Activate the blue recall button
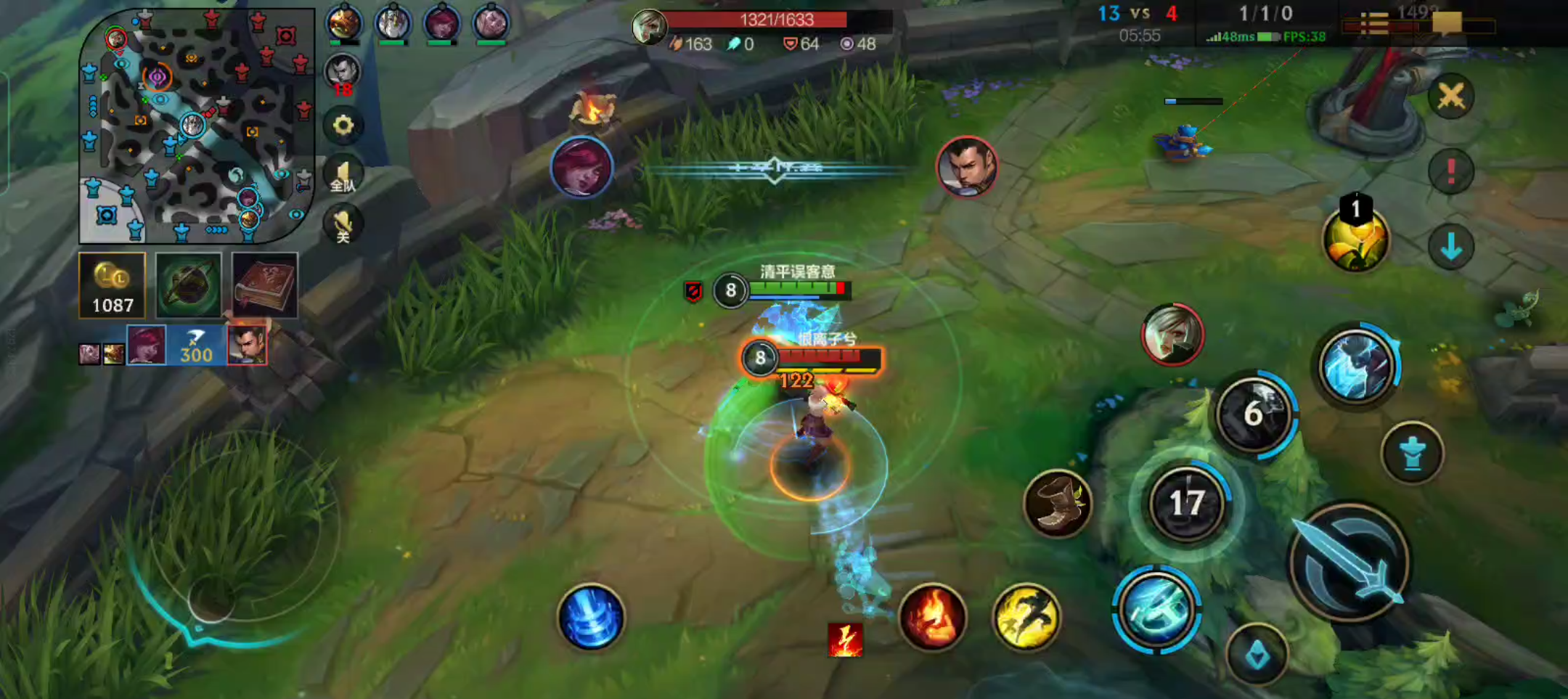 pyautogui.click(x=591, y=617)
